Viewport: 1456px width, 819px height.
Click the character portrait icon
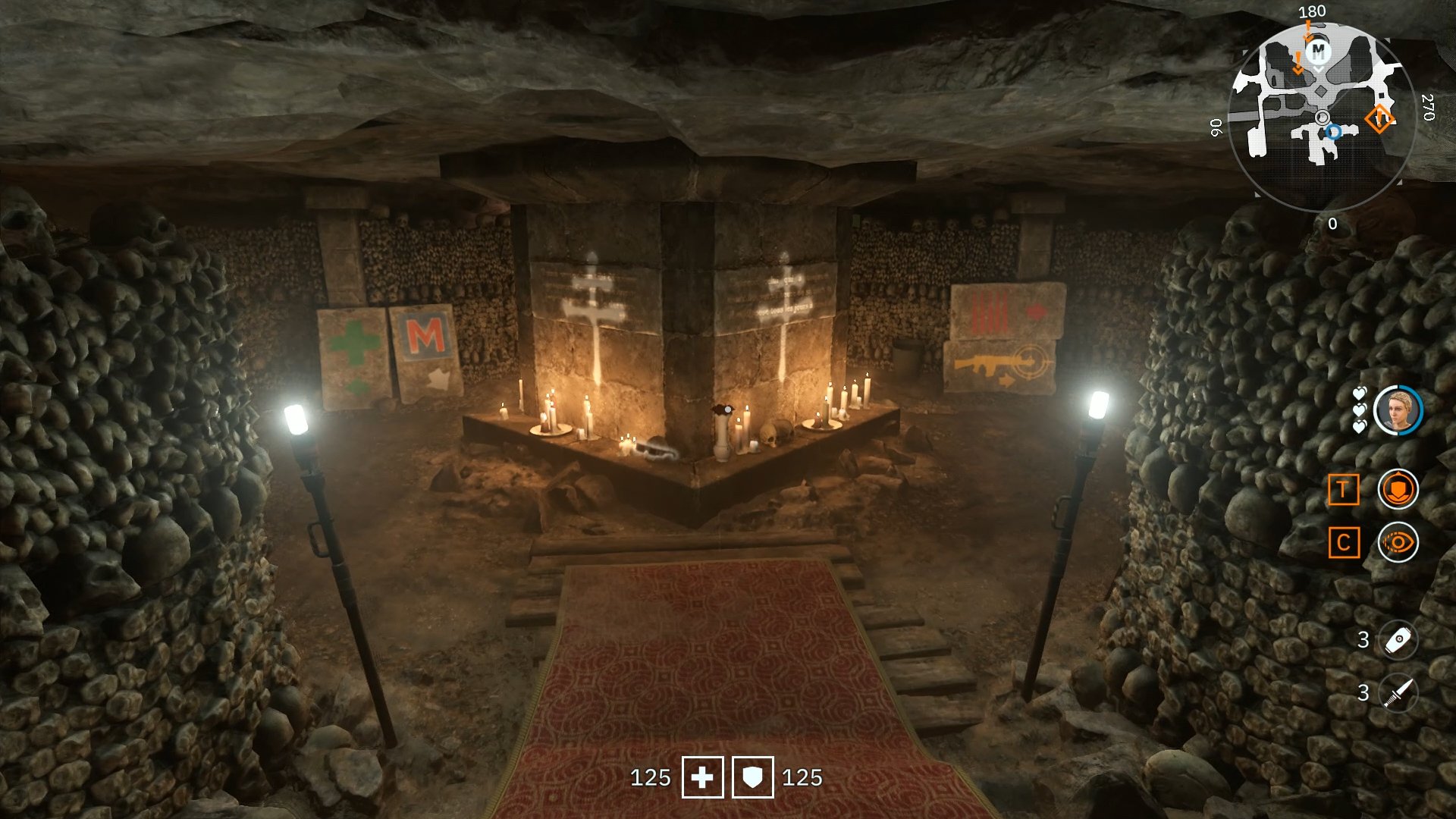click(1398, 410)
